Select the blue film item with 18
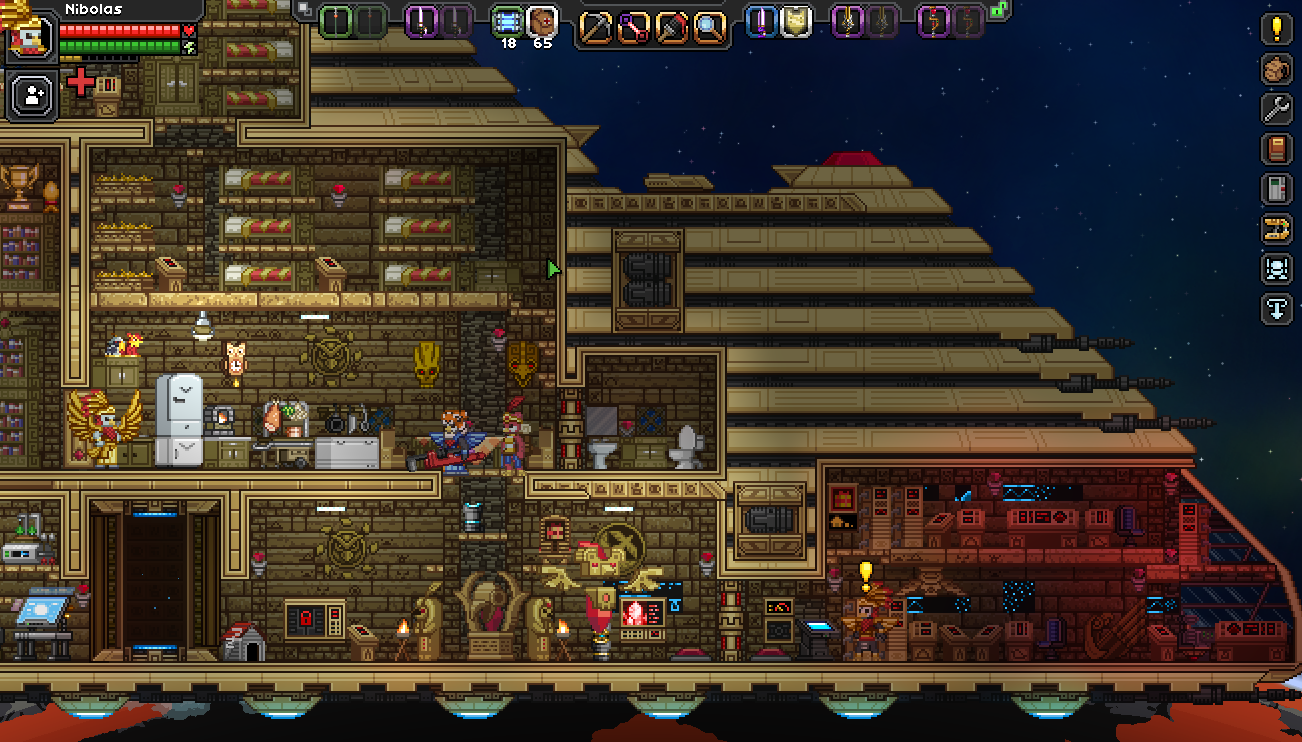This screenshot has width=1302, height=742. coord(508,22)
